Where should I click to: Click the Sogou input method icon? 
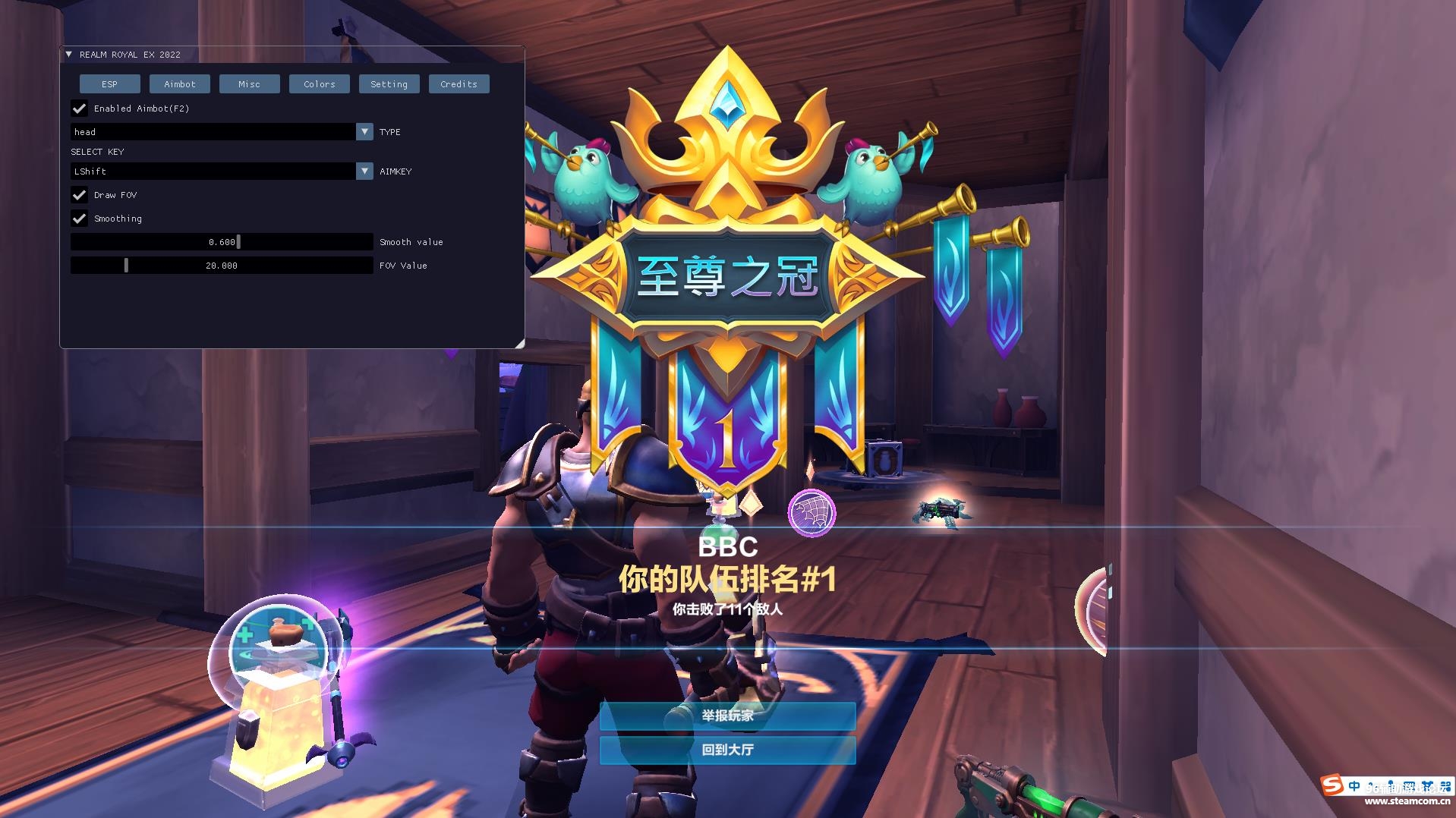click(1332, 785)
